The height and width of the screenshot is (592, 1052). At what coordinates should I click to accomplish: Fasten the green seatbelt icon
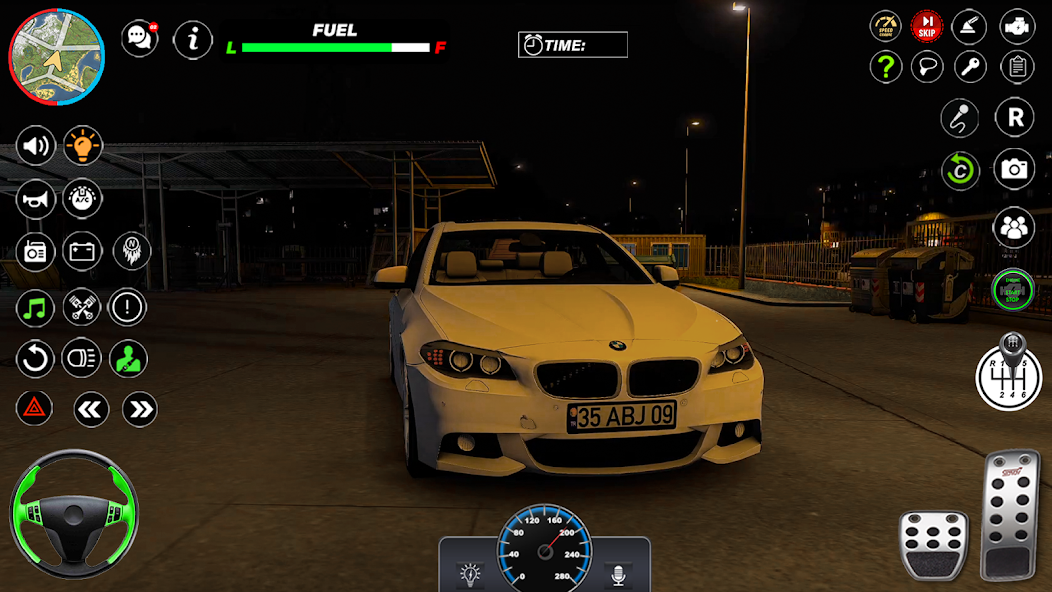click(x=128, y=358)
